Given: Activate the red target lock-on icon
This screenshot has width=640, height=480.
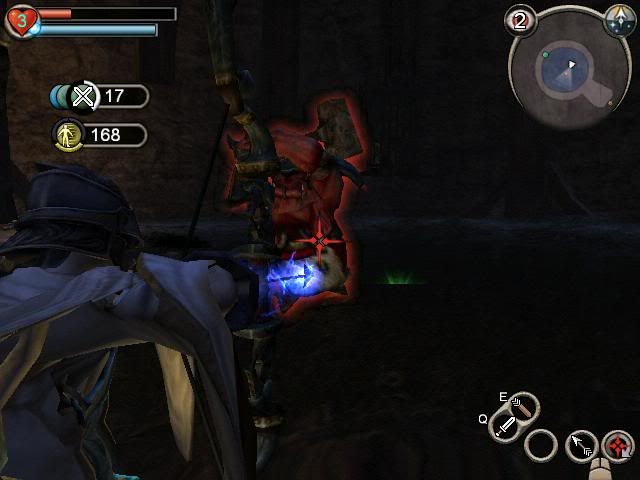Looking at the screenshot, I should tap(620, 445).
